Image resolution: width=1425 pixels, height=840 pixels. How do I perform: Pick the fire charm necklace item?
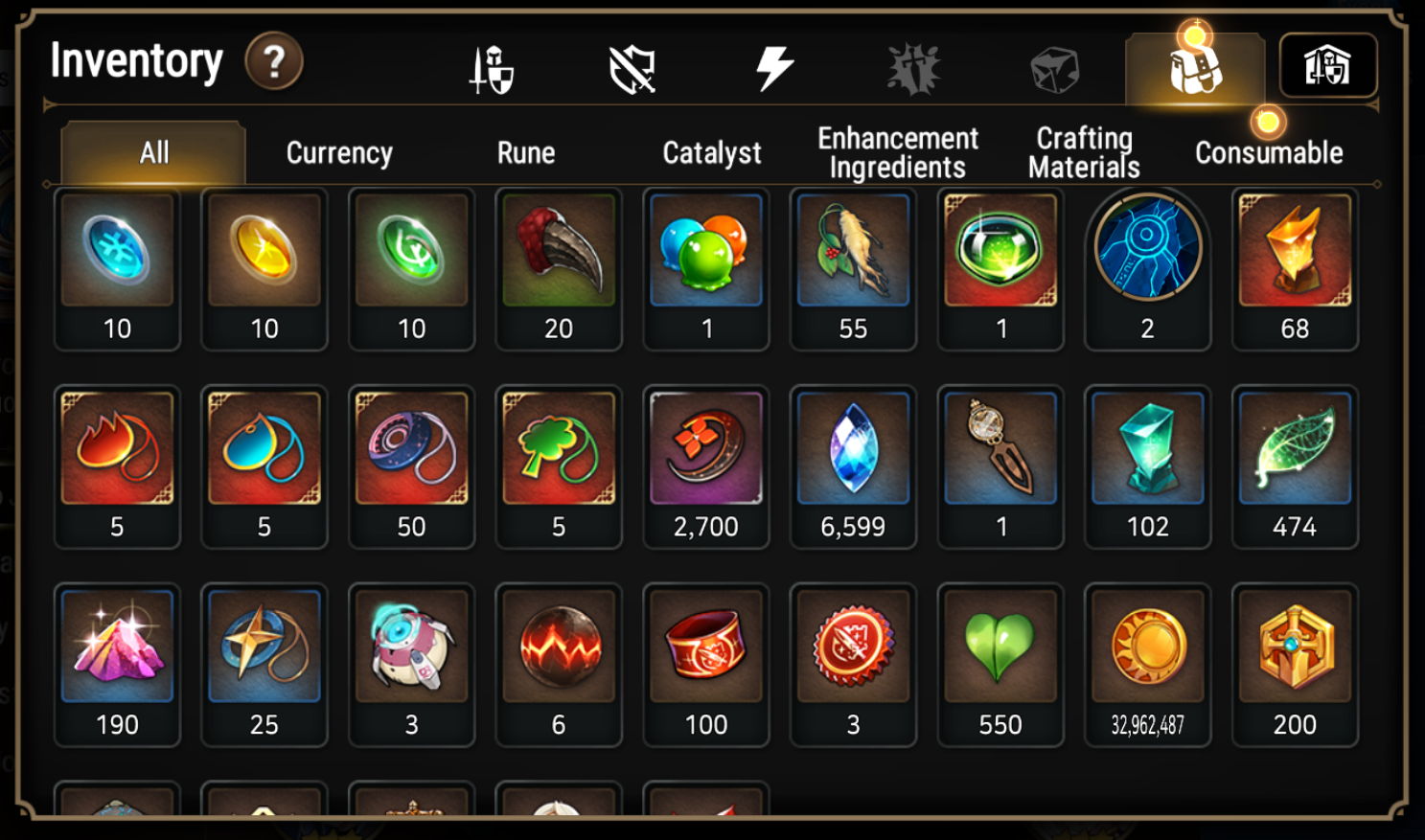pos(117,466)
